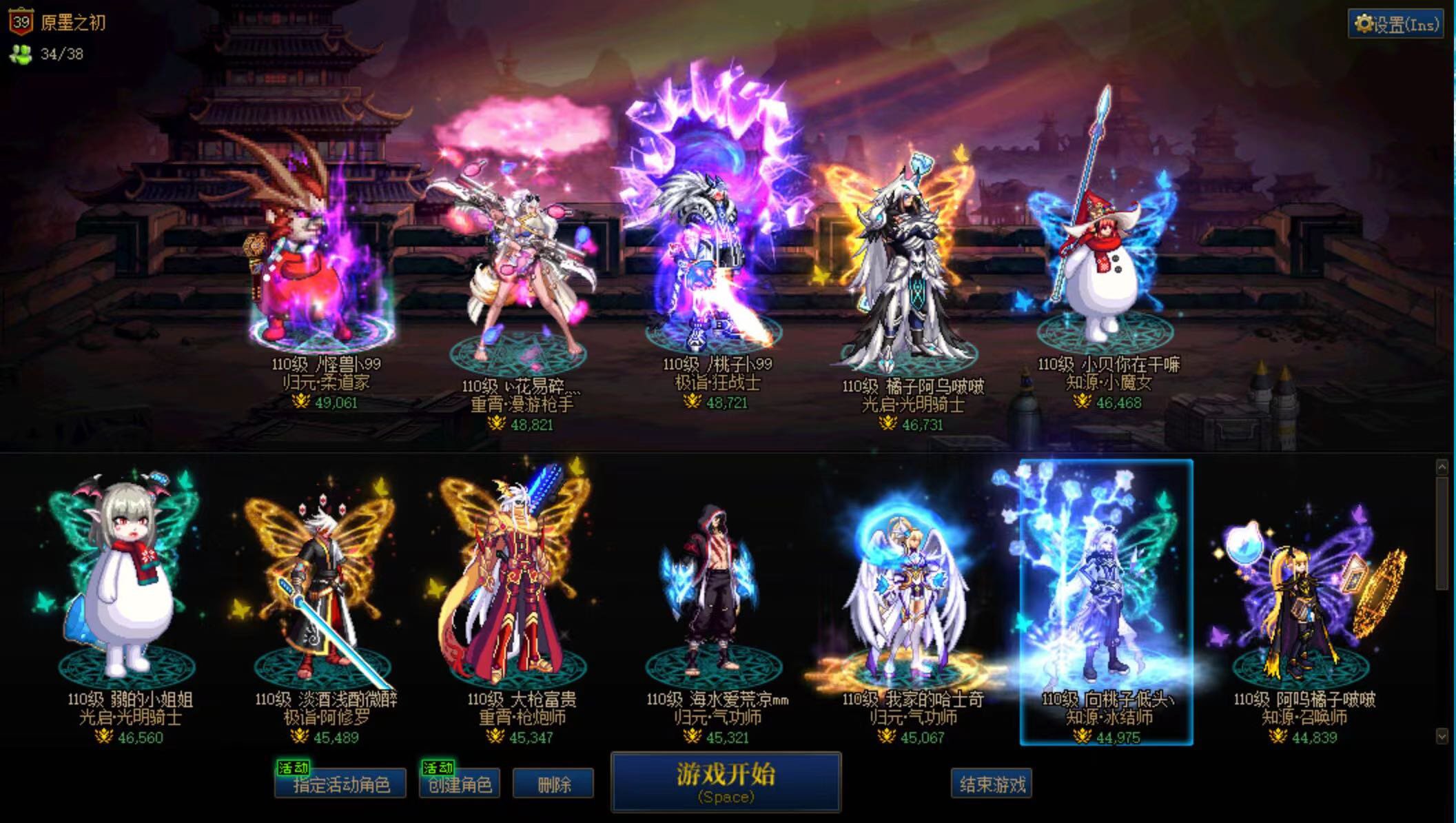Viewport: 1456px width, 823px height.
Task: Click the character list scroll-down arrow
Action: (1442, 736)
